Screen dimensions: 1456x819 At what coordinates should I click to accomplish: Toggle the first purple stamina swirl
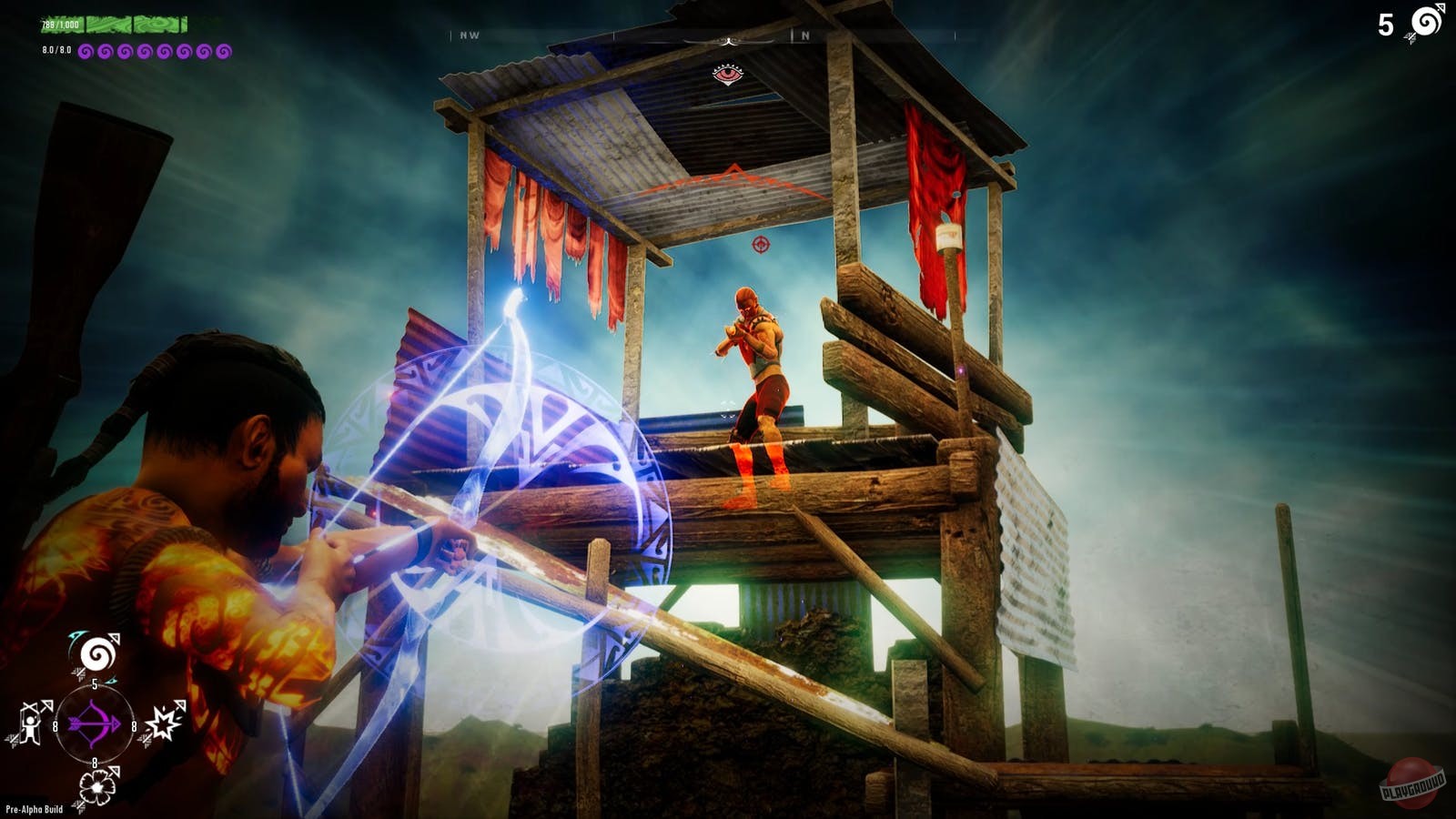[86, 51]
